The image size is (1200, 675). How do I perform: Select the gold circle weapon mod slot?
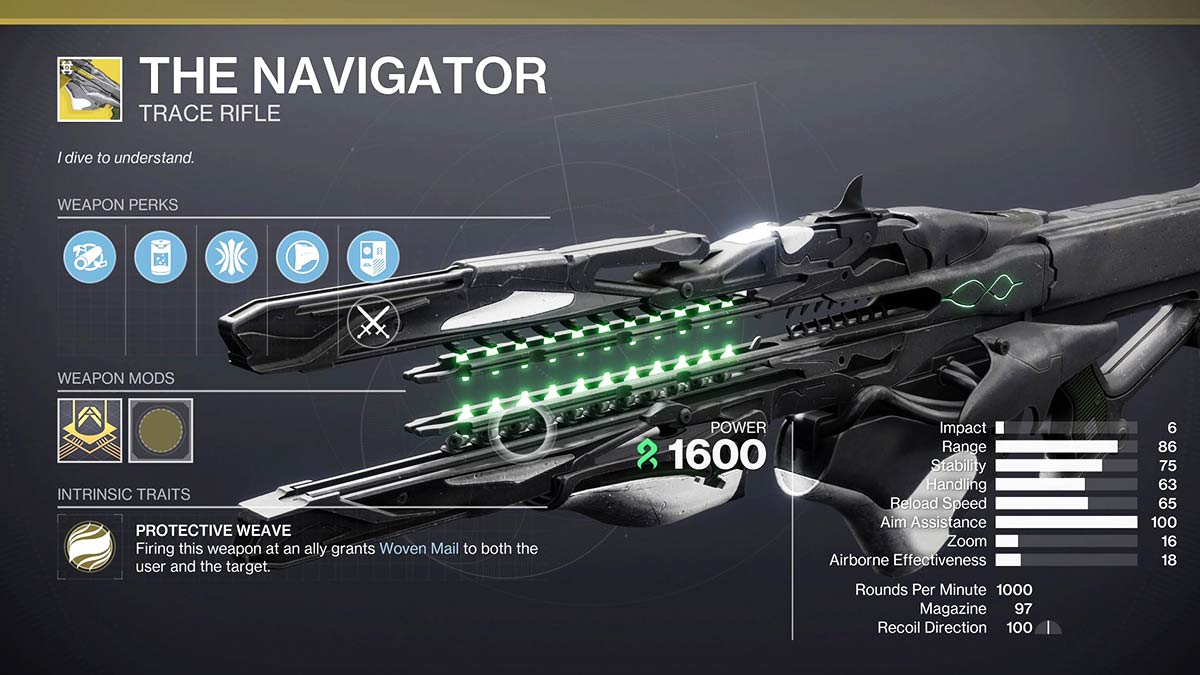pos(160,431)
